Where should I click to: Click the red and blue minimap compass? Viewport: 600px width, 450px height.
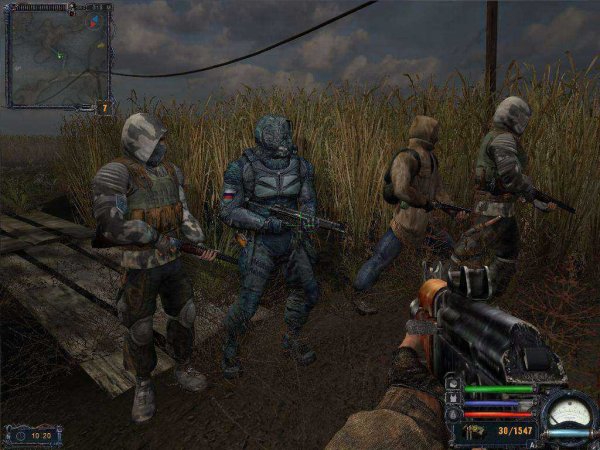94,20
